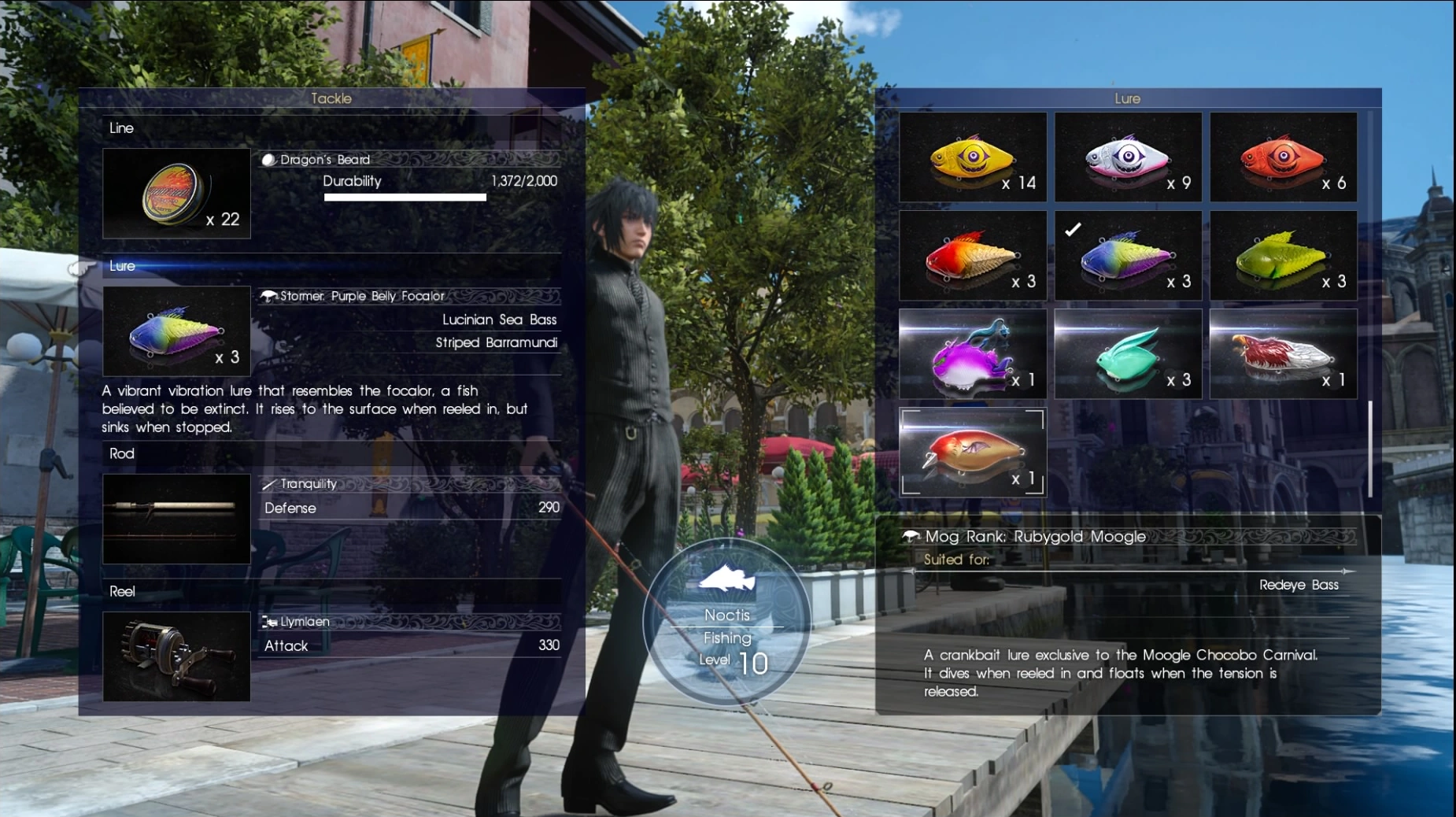
Task: Collapse the Line section of the Tackle panel
Action: coord(123,128)
